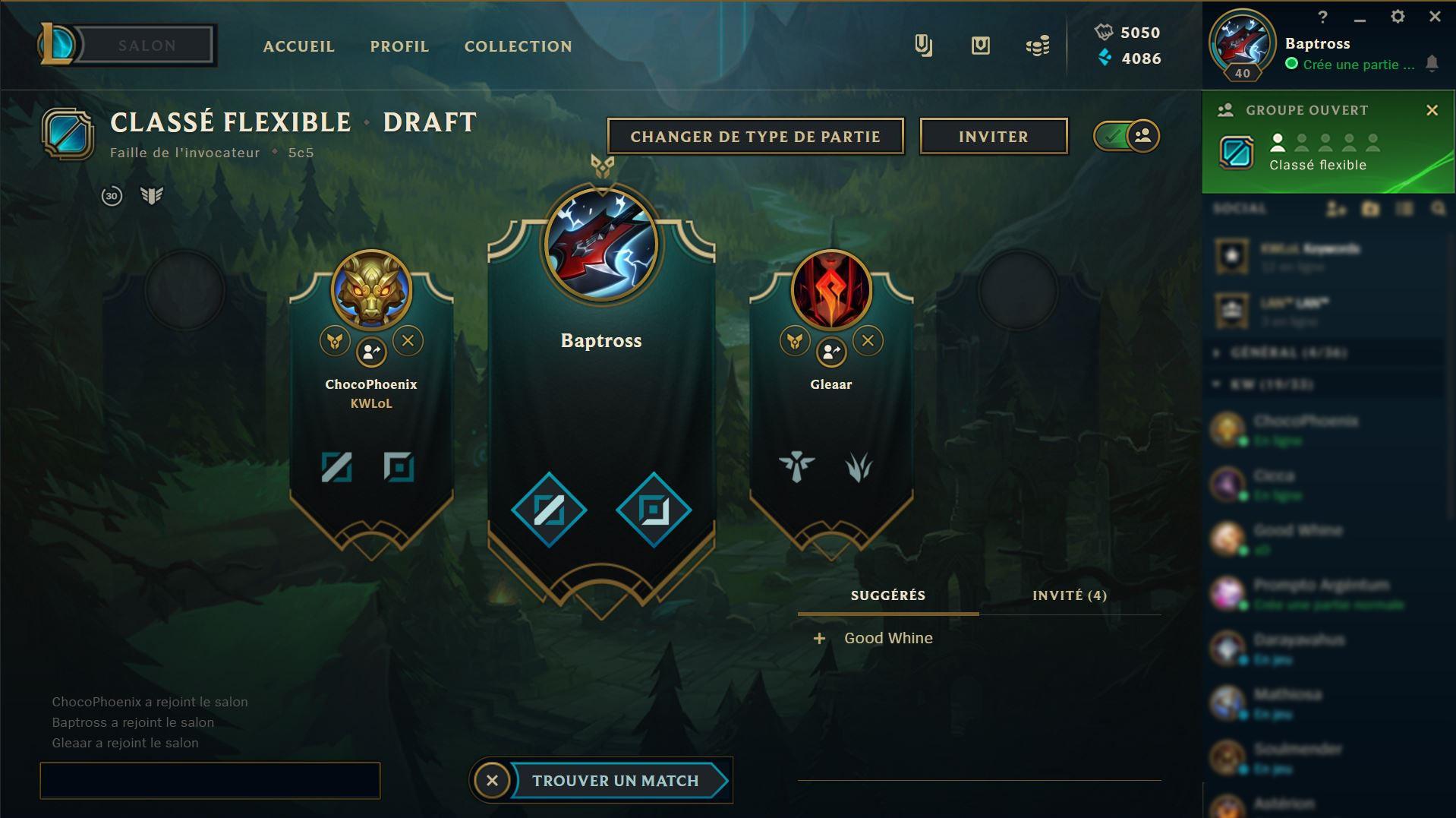Open the Profil page
The image size is (1456, 818).
pyautogui.click(x=399, y=46)
